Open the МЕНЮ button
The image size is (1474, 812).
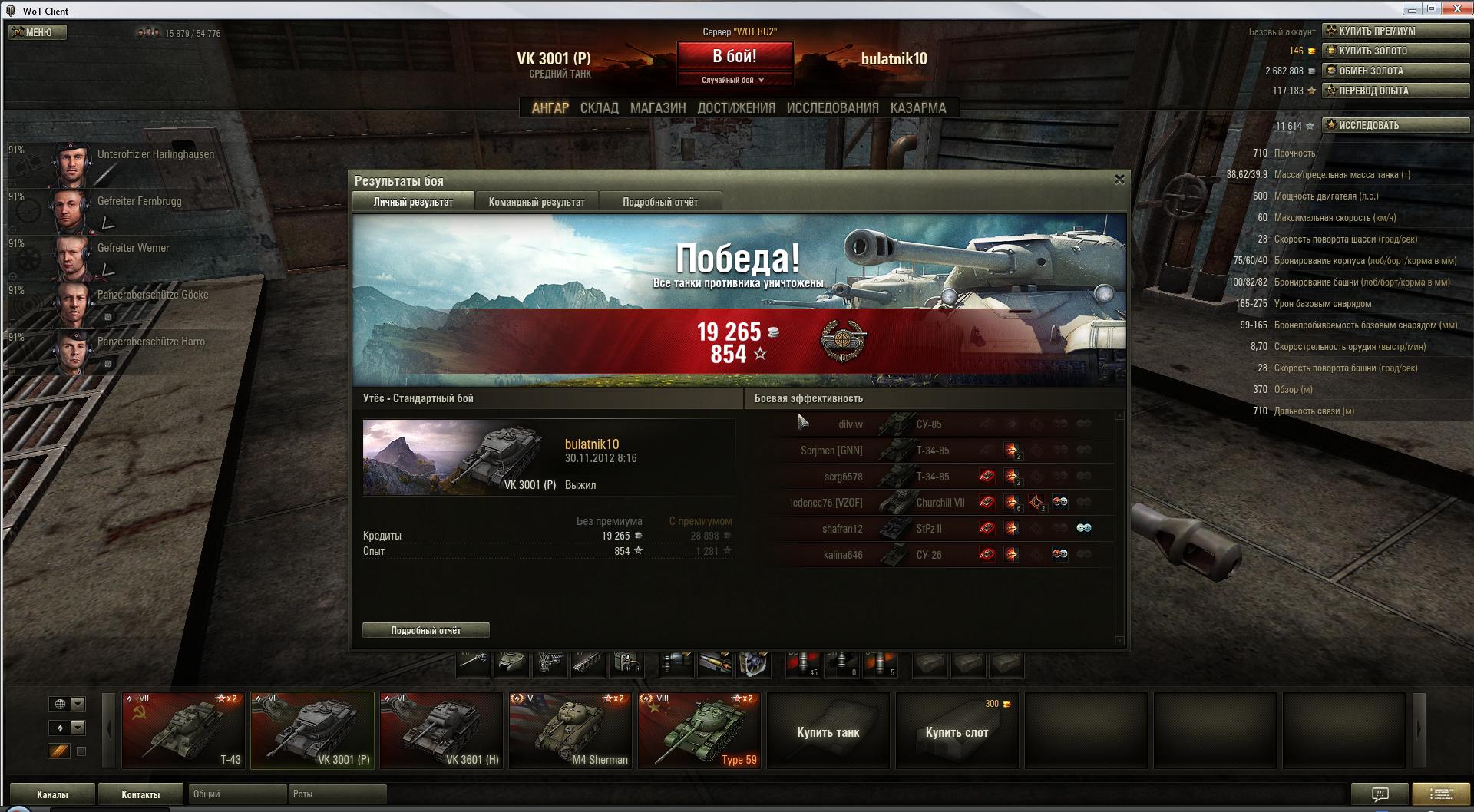(x=38, y=32)
